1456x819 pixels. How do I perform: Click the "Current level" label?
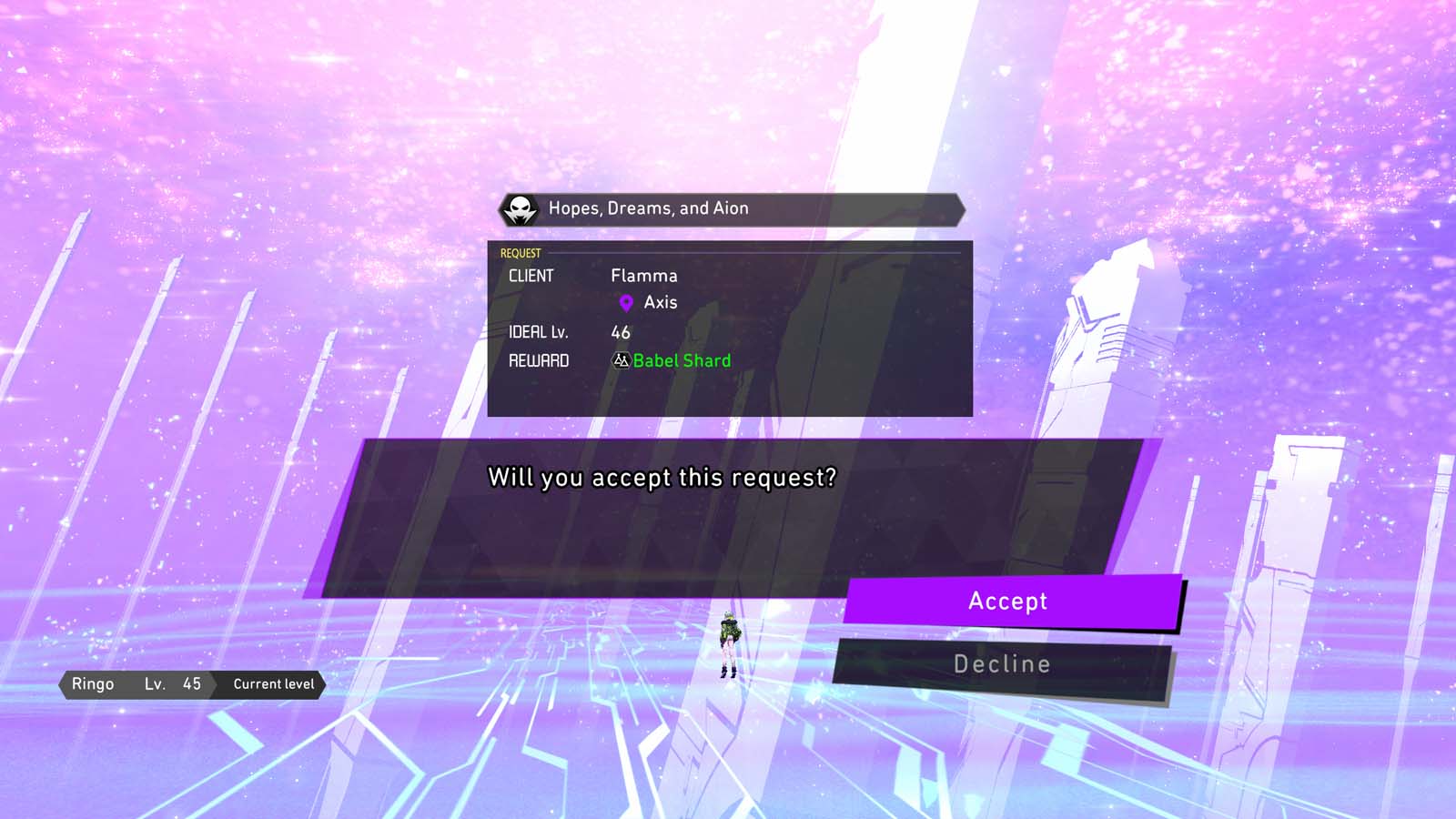(x=272, y=684)
